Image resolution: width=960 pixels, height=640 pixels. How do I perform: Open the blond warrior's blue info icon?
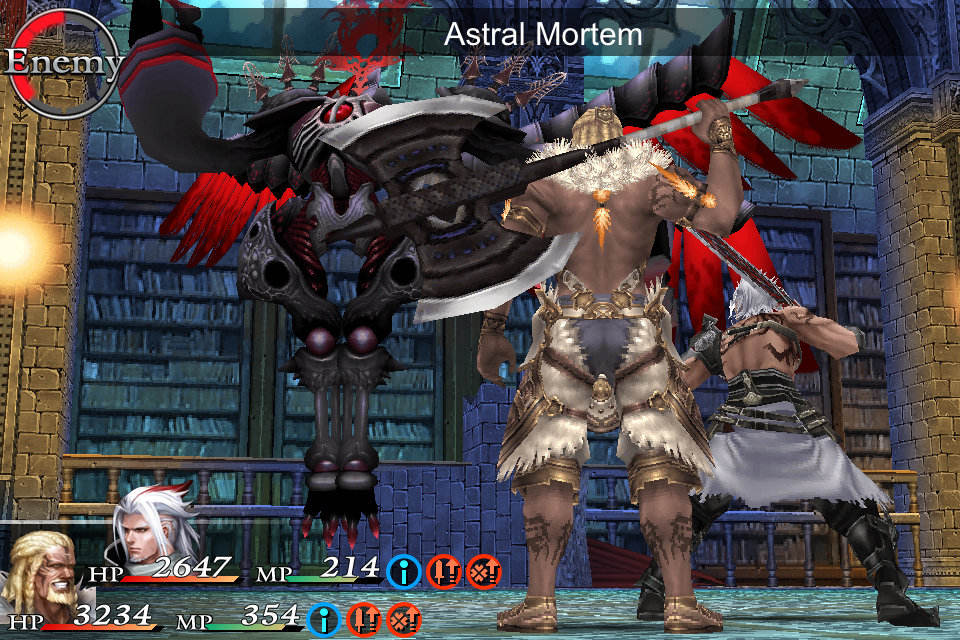pos(324,620)
